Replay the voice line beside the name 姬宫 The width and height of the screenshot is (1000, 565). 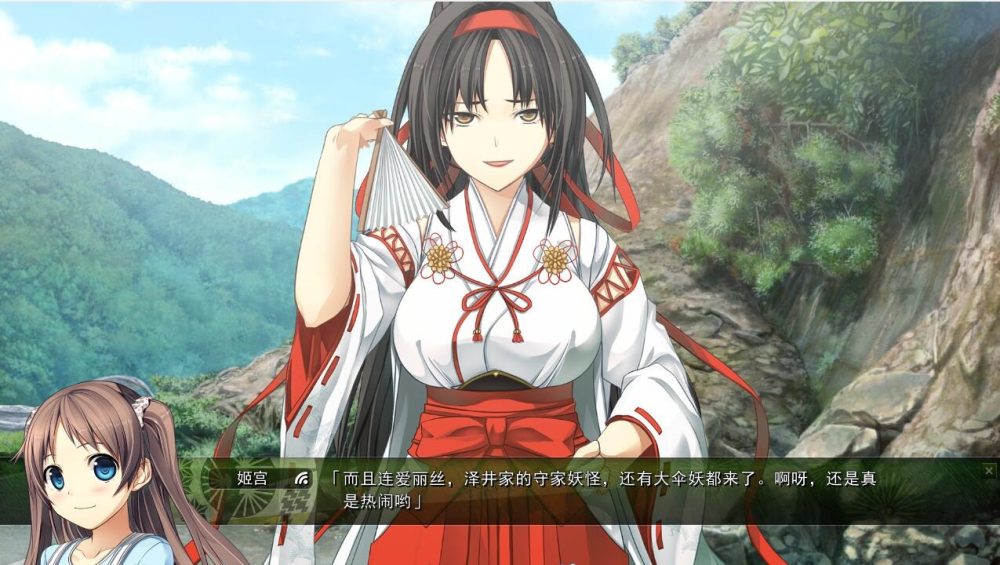[301, 478]
